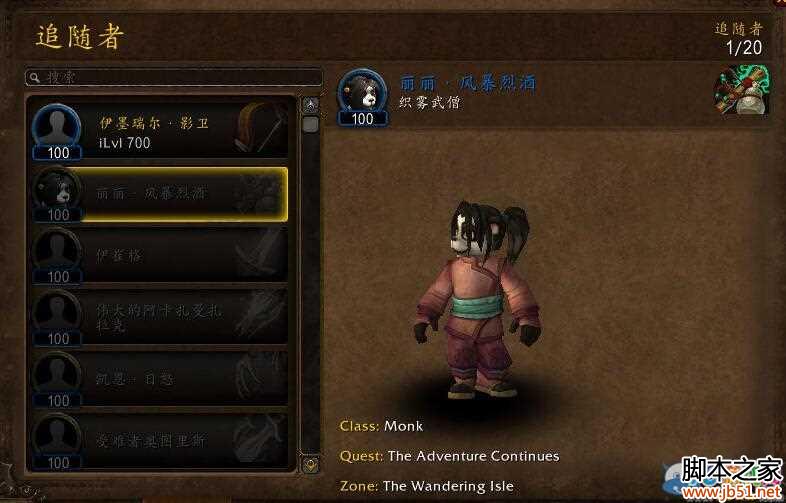Screen dimensions: 786x503
Task: Click the follower list scroll-down arrow
Action: (x=311, y=464)
